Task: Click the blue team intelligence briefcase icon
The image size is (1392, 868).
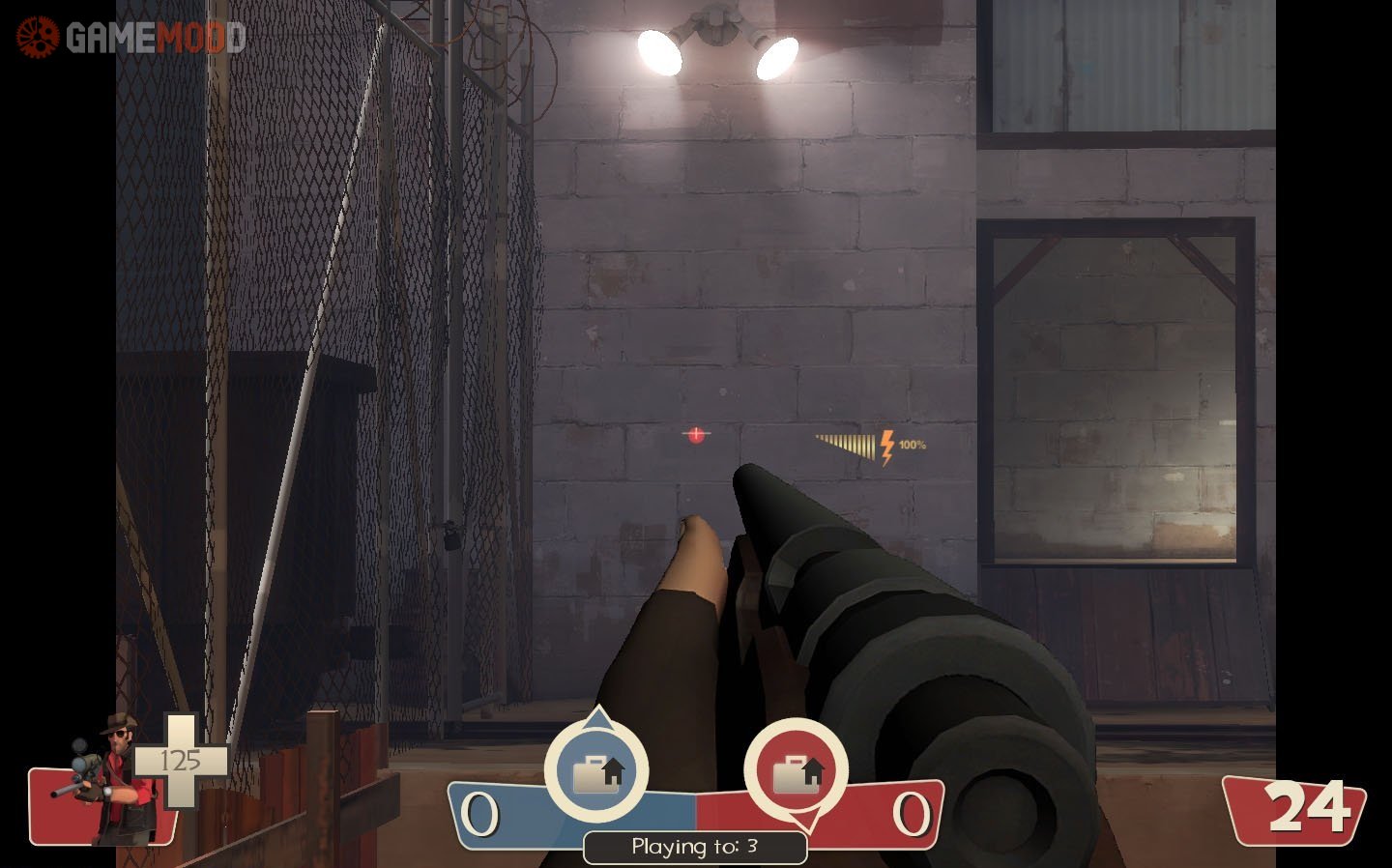Action: 596,770
